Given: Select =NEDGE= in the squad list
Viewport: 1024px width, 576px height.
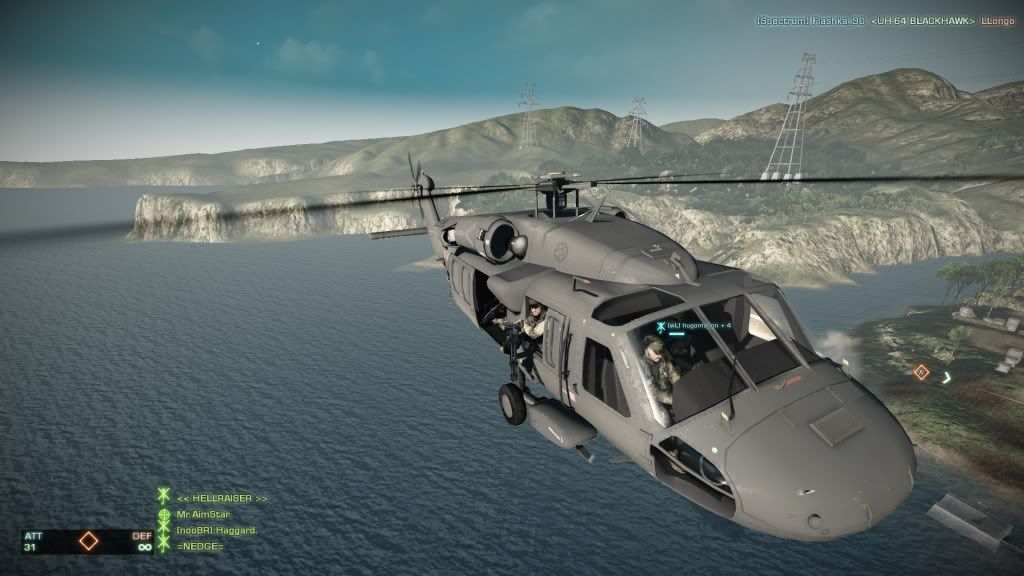Looking at the screenshot, I should point(199,544).
